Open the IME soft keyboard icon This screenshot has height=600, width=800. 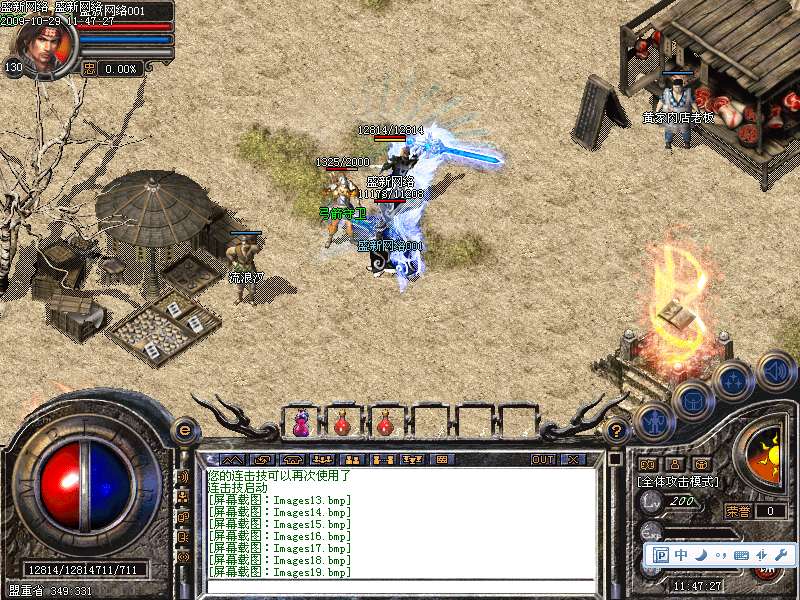click(x=741, y=555)
